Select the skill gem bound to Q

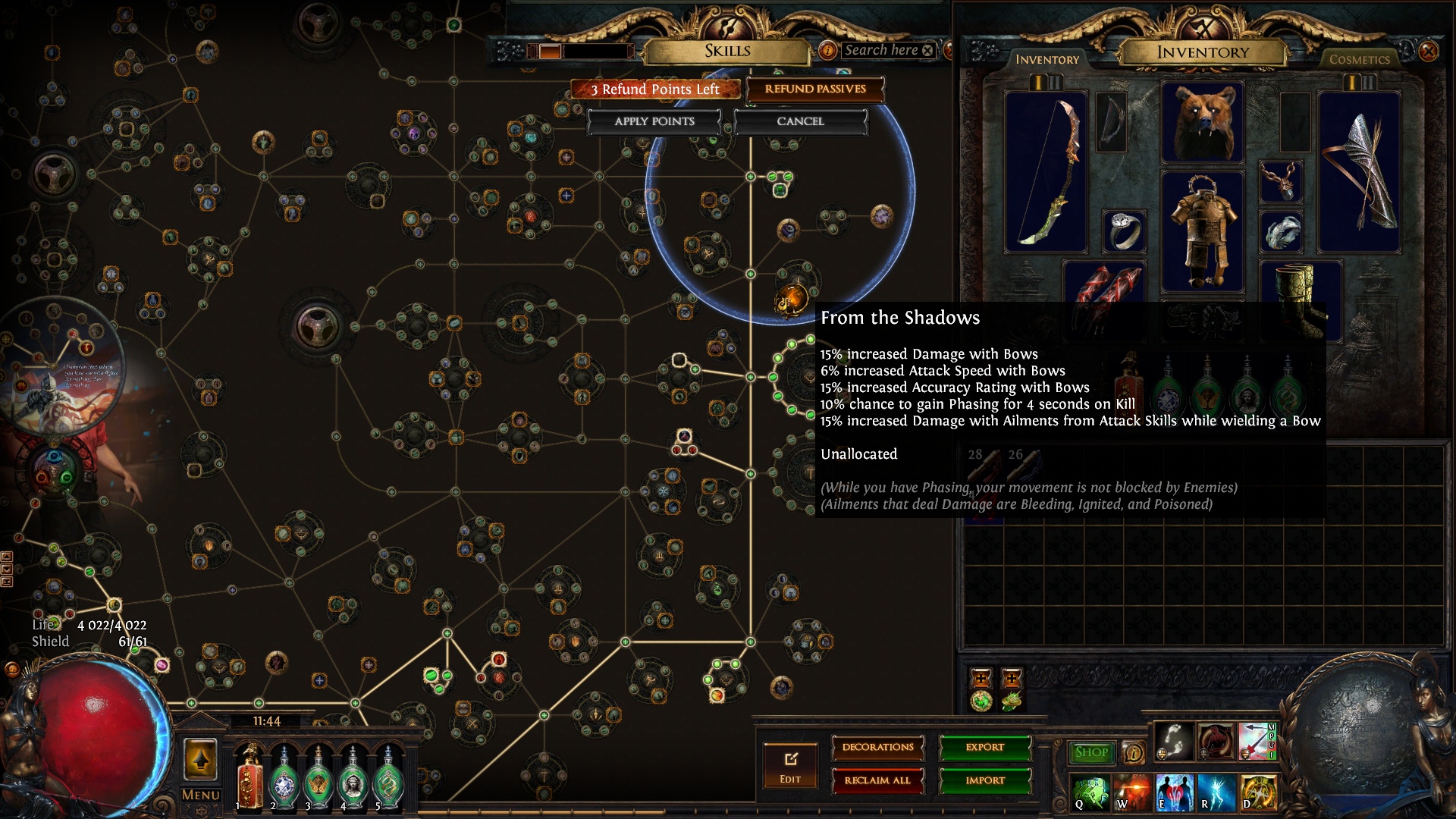[x=1089, y=795]
